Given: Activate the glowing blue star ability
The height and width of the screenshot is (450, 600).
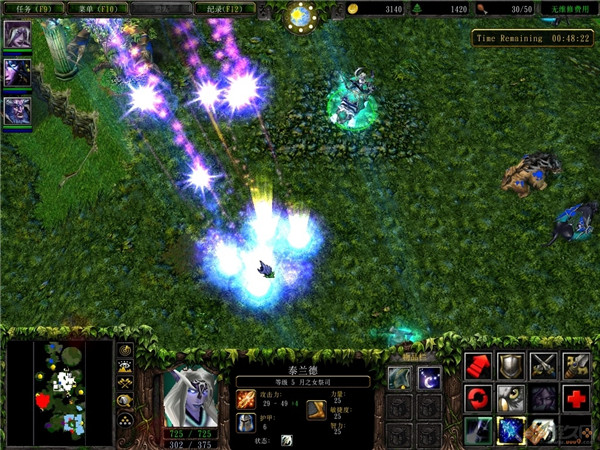Looking at the screenshot, I should (x=511, y=430).
